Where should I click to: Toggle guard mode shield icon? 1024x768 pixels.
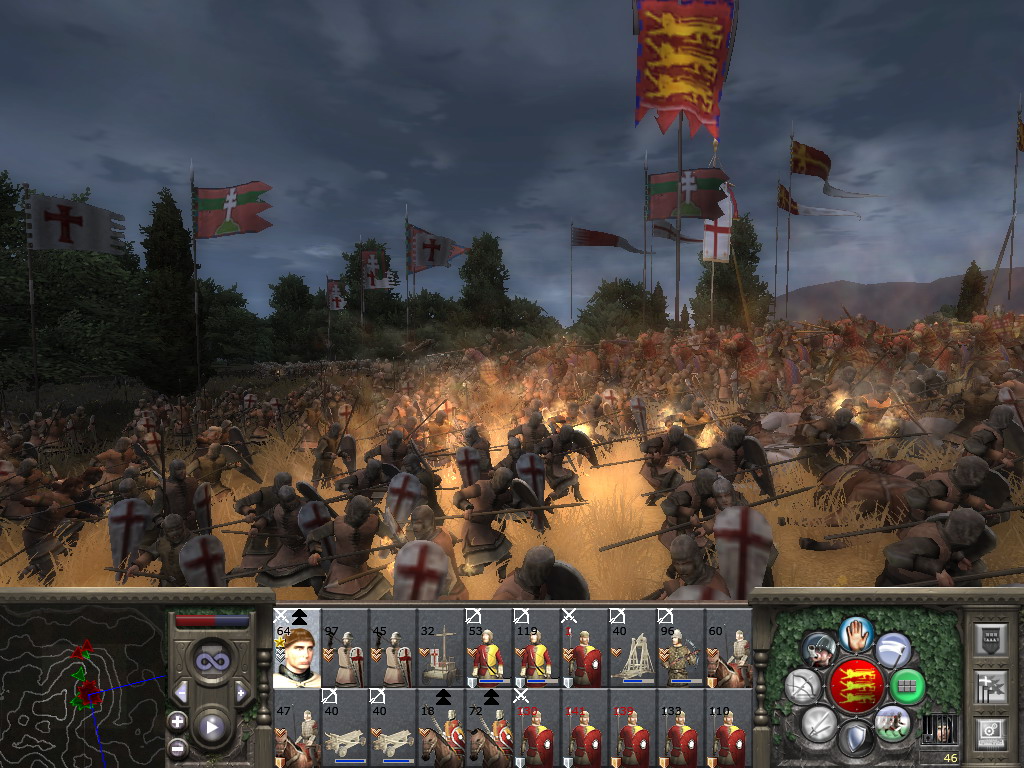[855, 740]
